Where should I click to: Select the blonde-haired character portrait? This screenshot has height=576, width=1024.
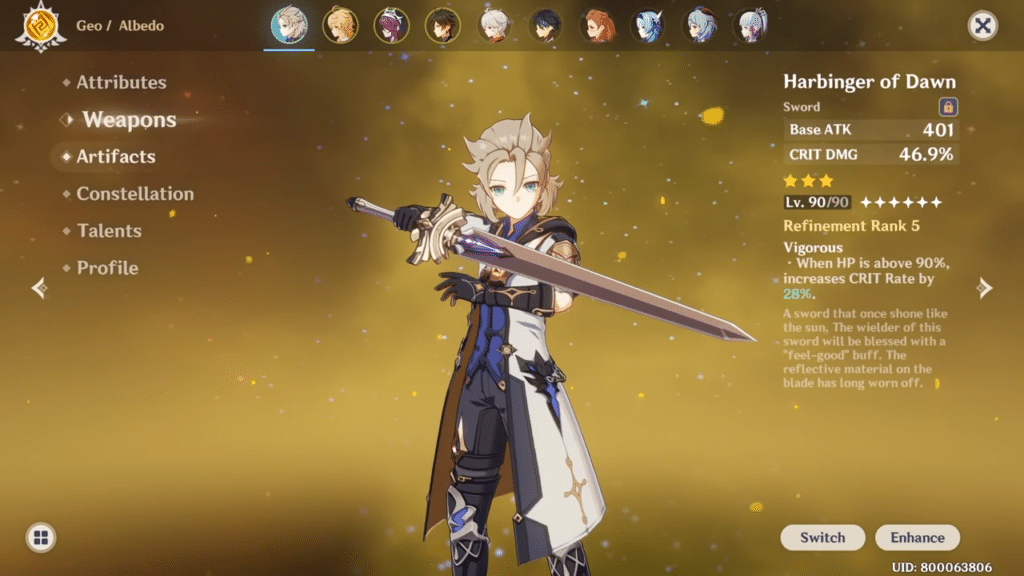coord(341,25)
